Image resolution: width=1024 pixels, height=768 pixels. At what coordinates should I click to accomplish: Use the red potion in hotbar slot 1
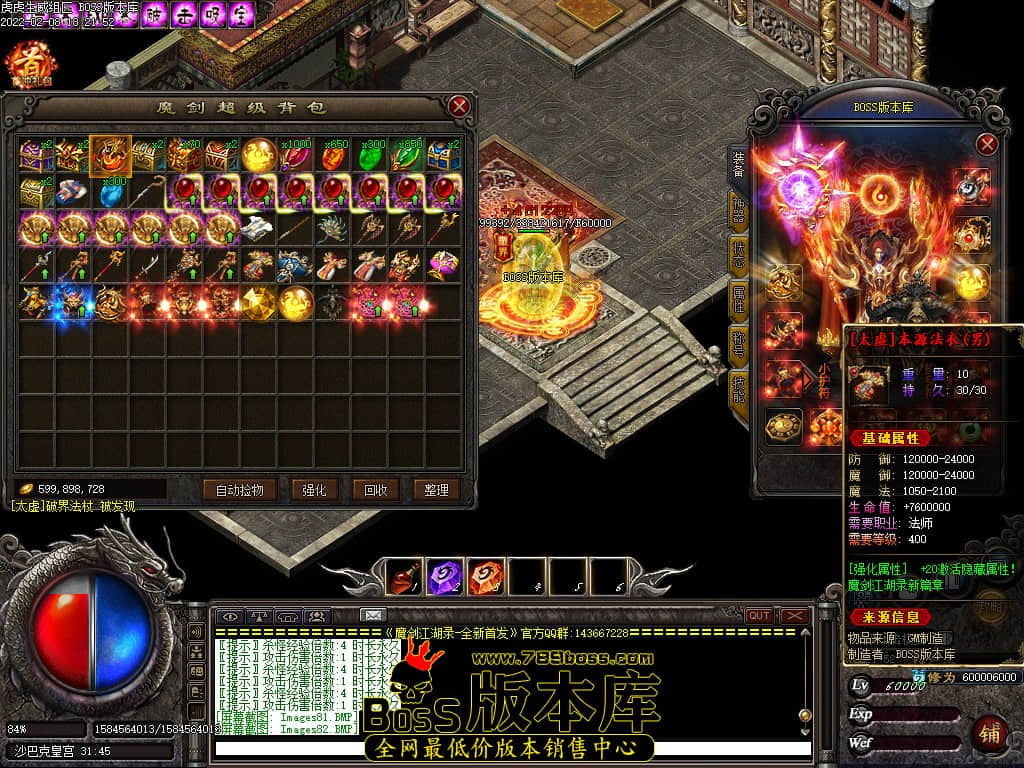coord(405,577)
